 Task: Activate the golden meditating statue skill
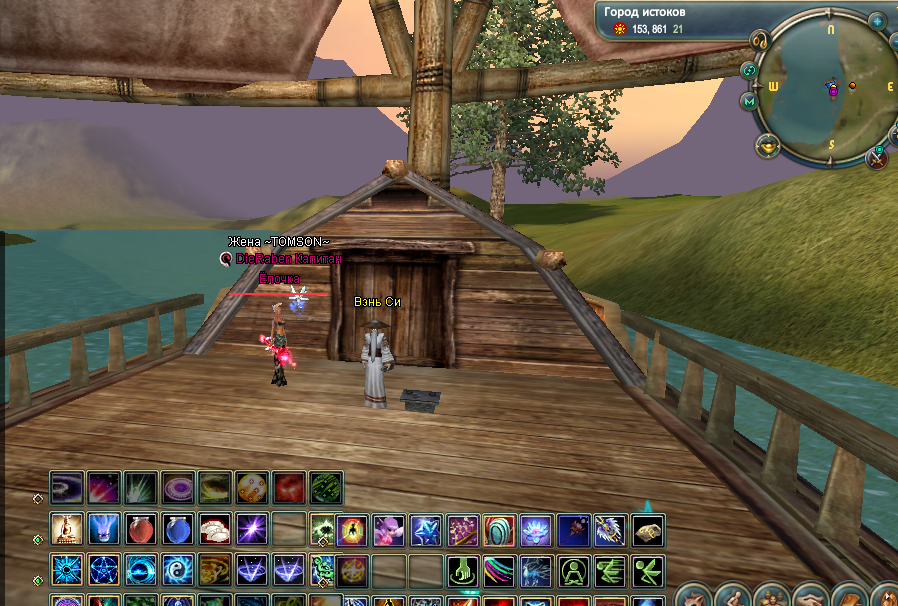pyautogui.click(x=67, y=528)
